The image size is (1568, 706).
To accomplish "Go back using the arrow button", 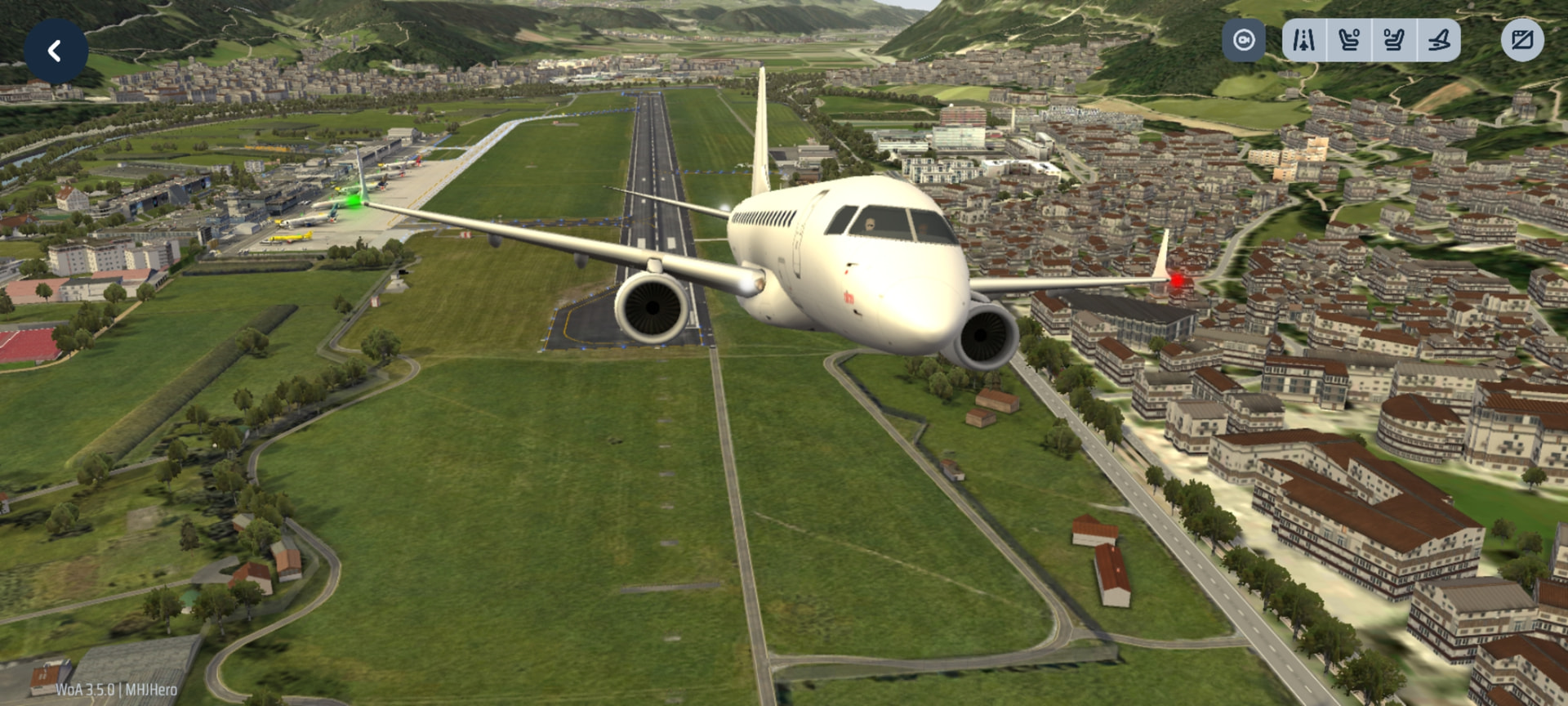I will click(x=56, y=51).
